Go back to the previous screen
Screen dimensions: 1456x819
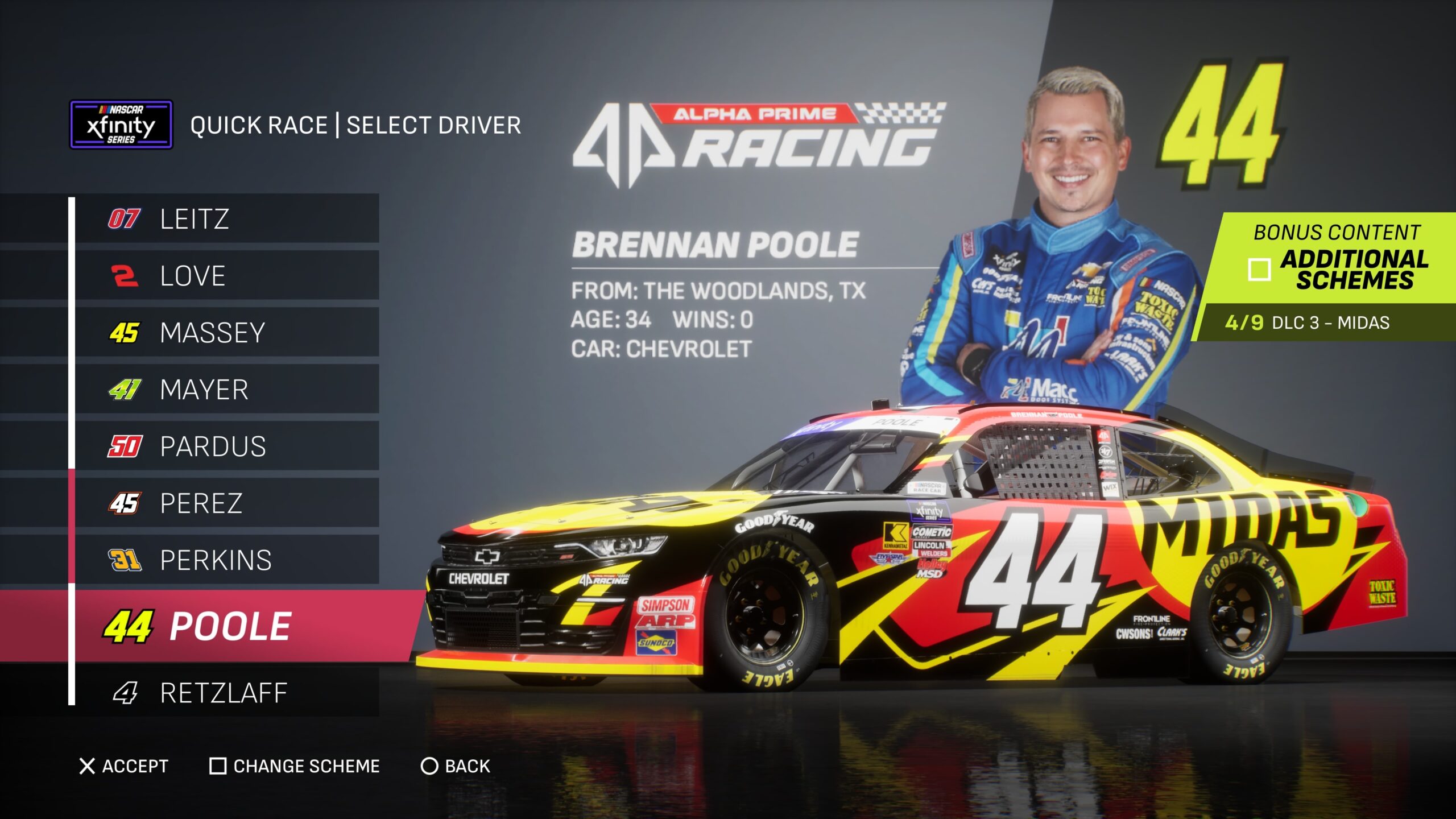[456, 766]
